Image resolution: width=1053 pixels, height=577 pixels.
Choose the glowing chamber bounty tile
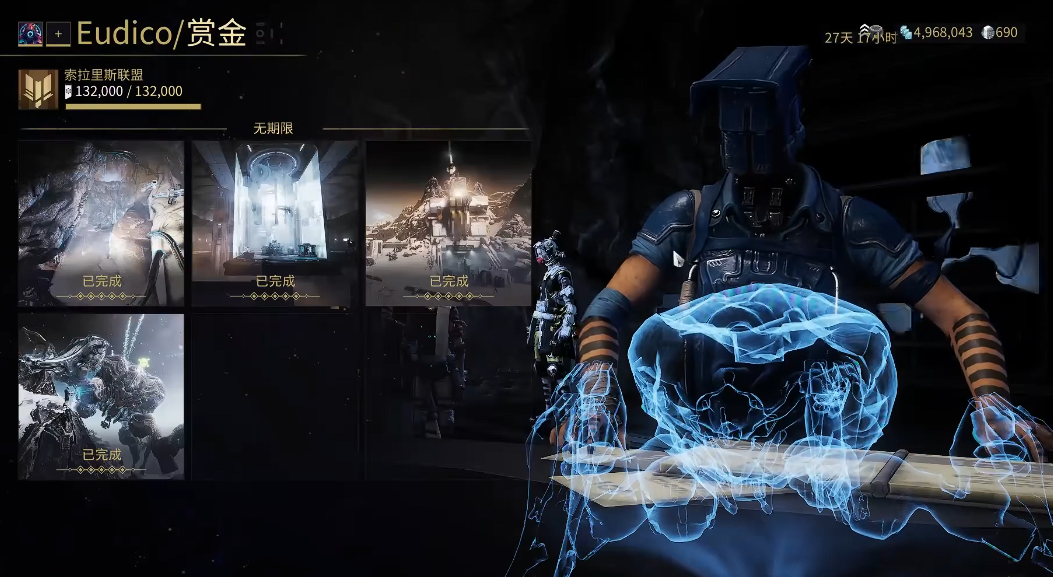pyautogui.click(x=275, y=223)
